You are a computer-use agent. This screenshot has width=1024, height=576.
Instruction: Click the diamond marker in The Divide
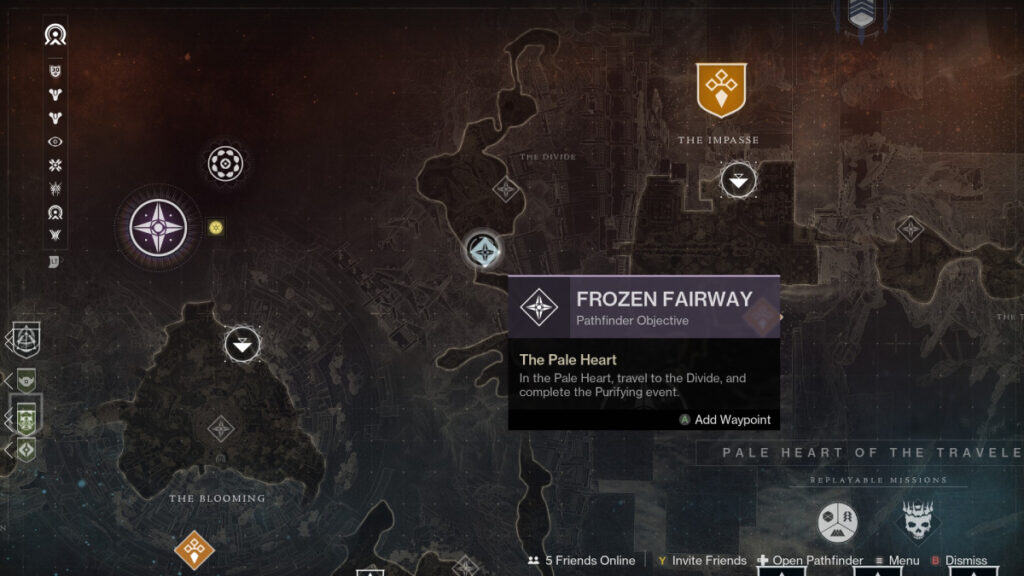pos(506,188)
